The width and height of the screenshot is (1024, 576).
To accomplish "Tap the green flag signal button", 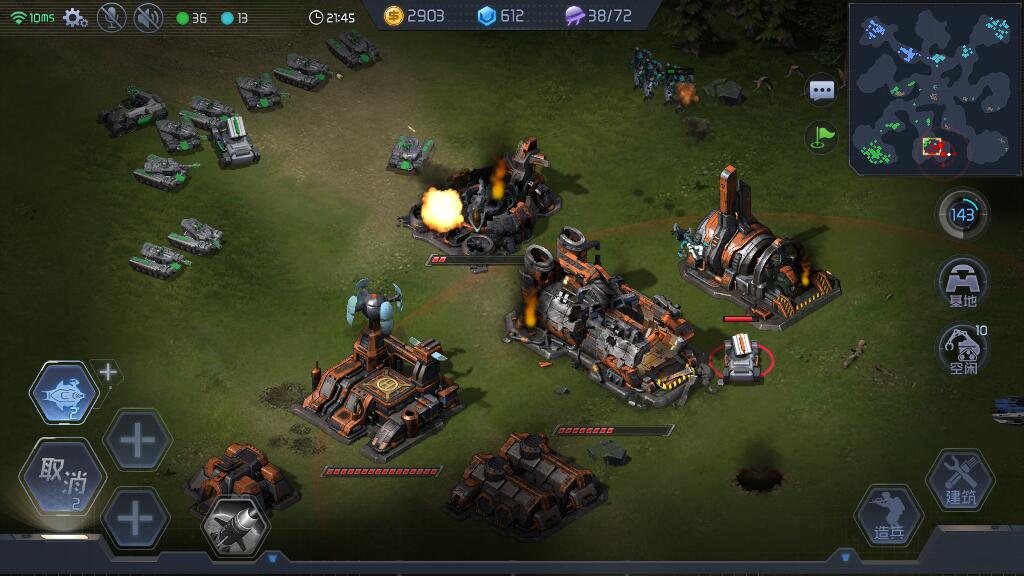I will (822, 137).
